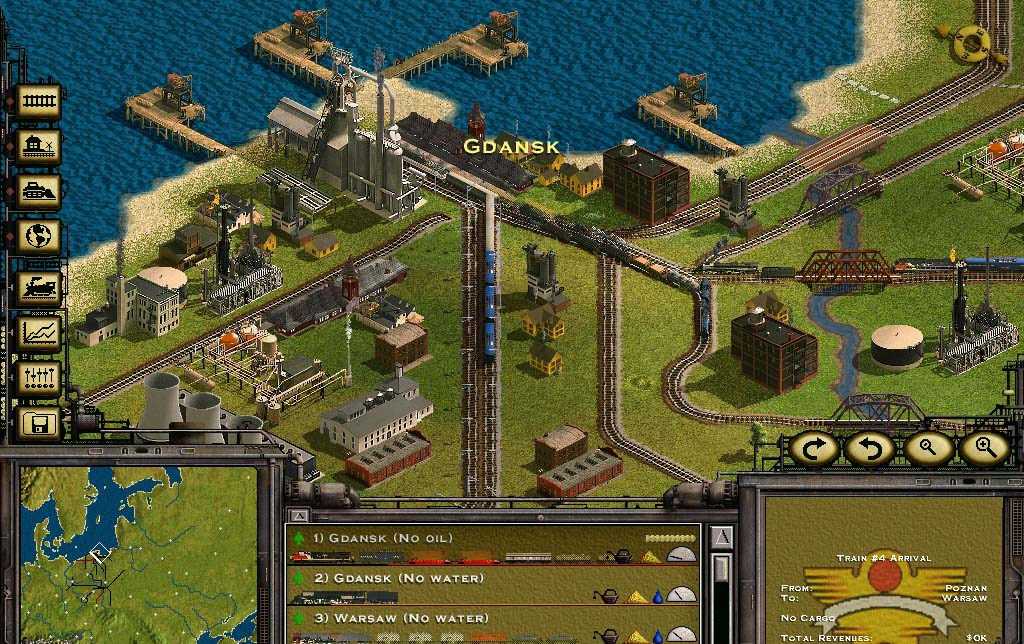1024x644 pixels.
Task: Rotate the view counter-clockwise
Action: pyautogui.click(x=869, y=449)
